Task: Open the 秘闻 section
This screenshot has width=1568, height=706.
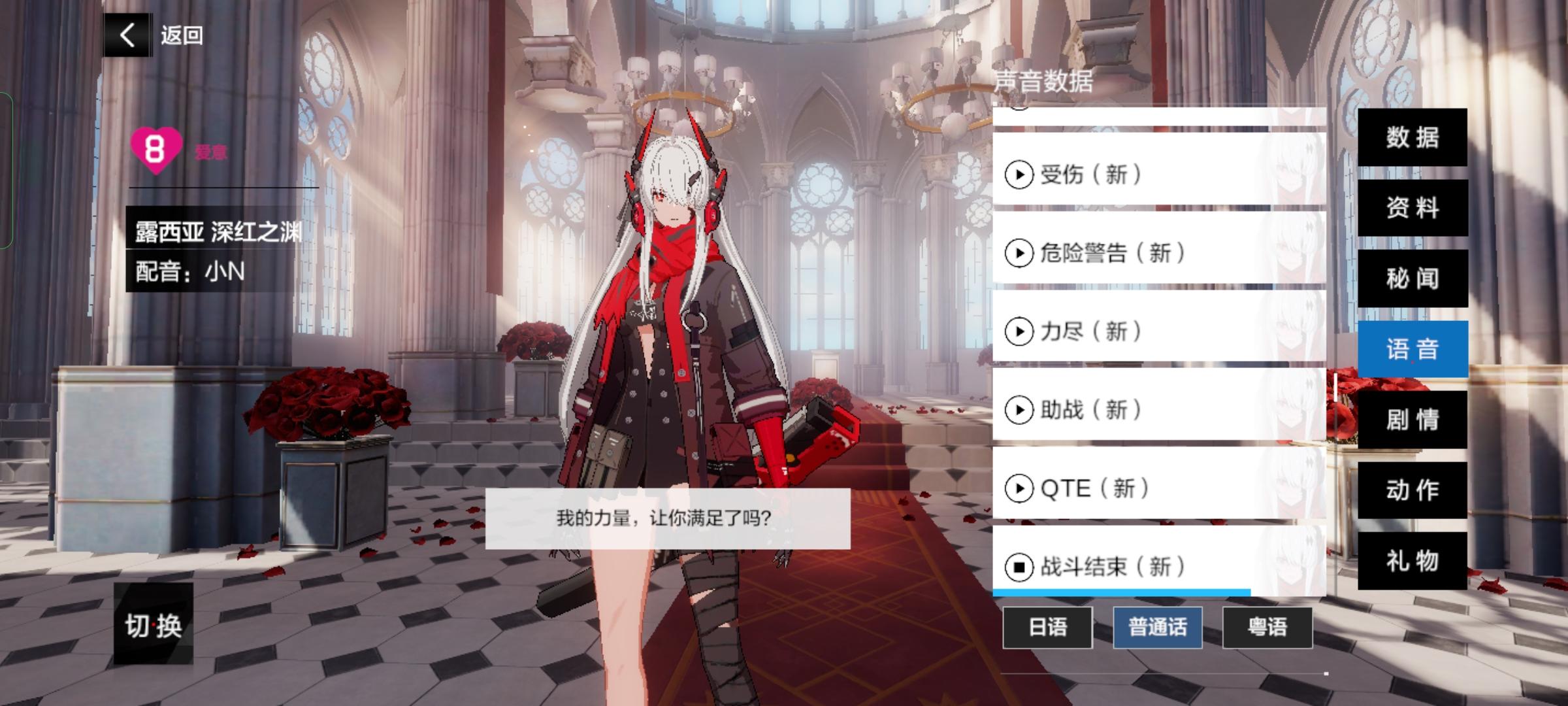Action: (1413, 278)
